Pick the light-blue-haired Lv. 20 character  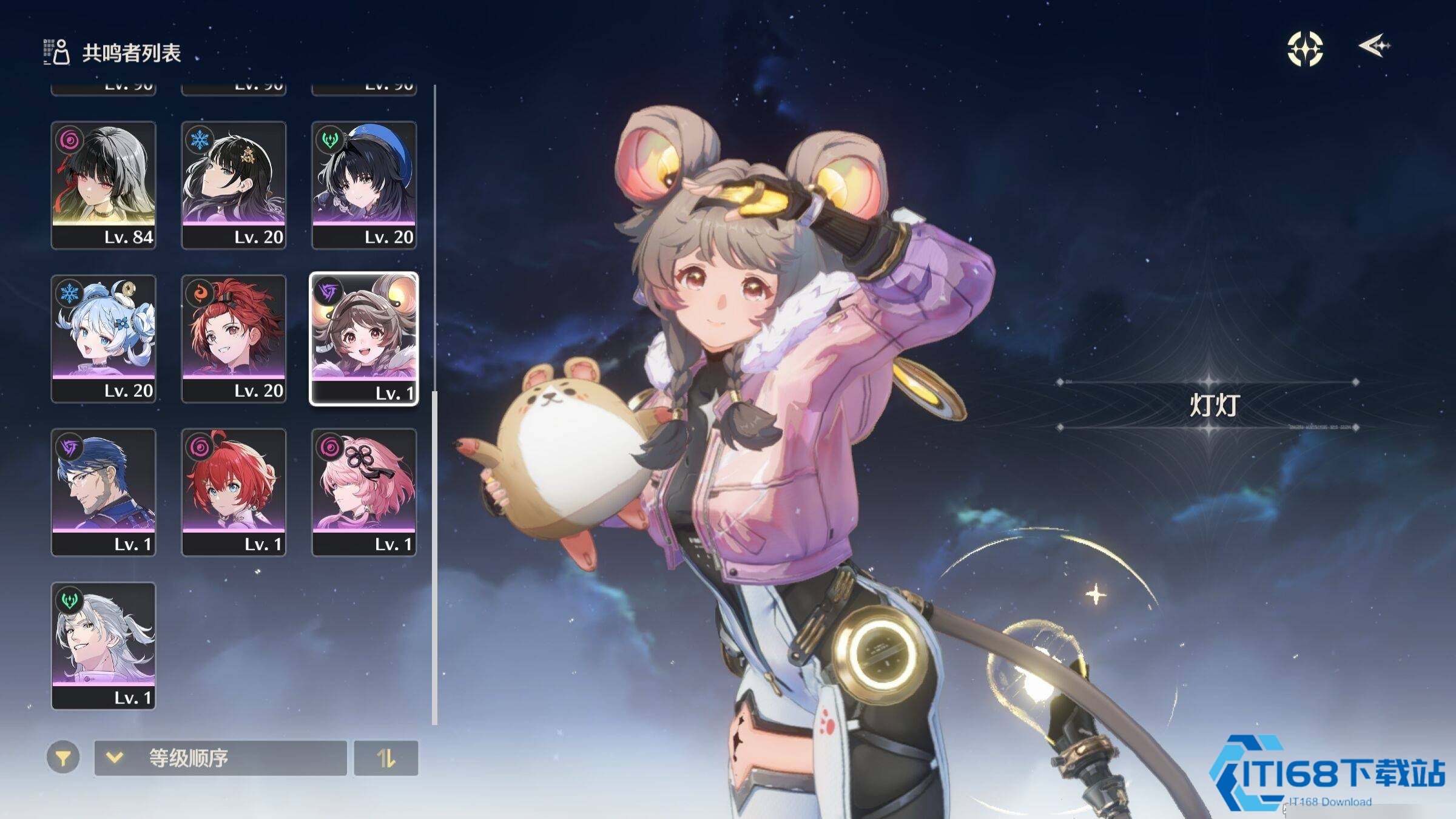[103, 338]
